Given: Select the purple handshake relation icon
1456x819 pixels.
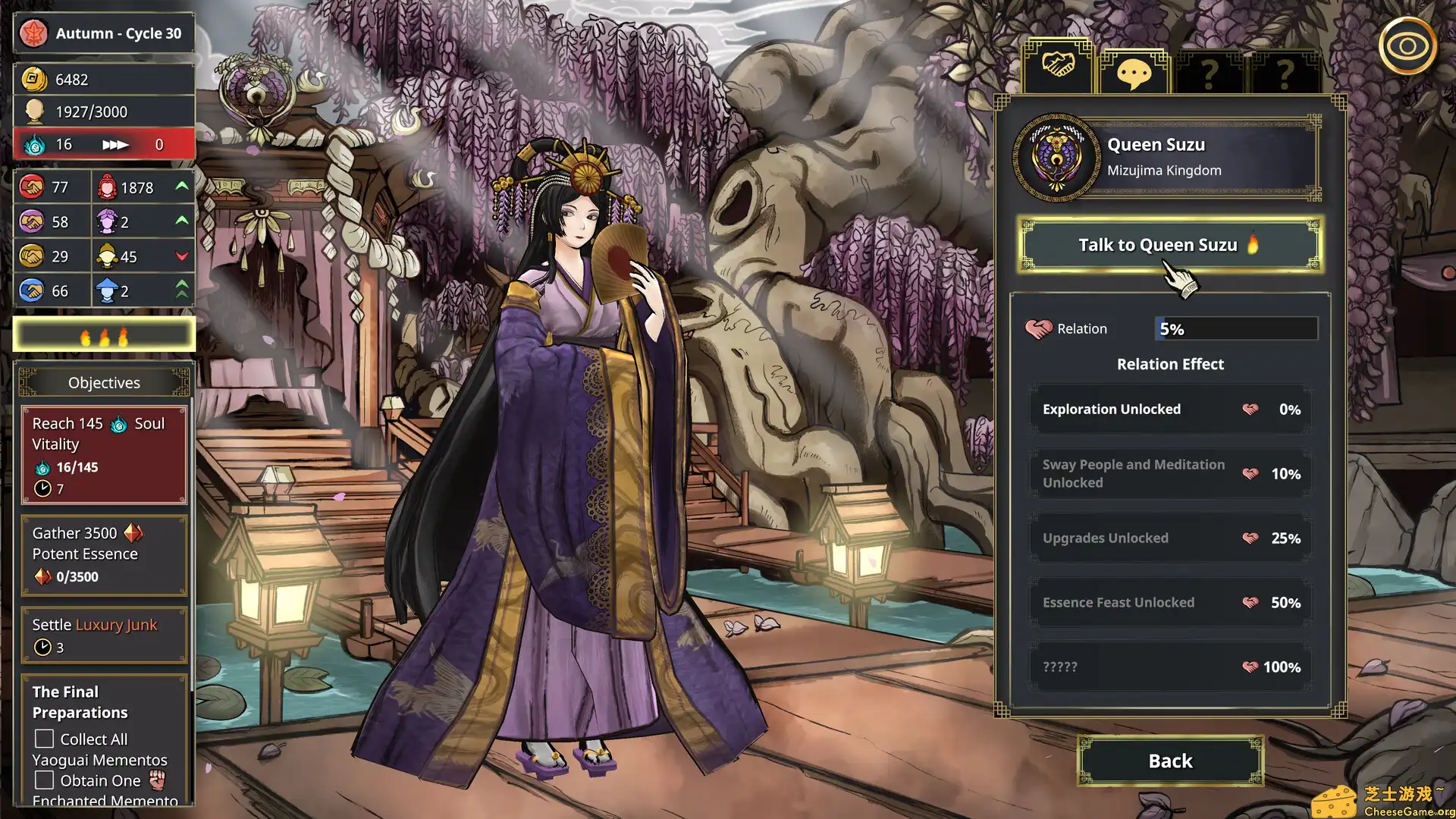Looking at the screenshot, I should 30,221.
